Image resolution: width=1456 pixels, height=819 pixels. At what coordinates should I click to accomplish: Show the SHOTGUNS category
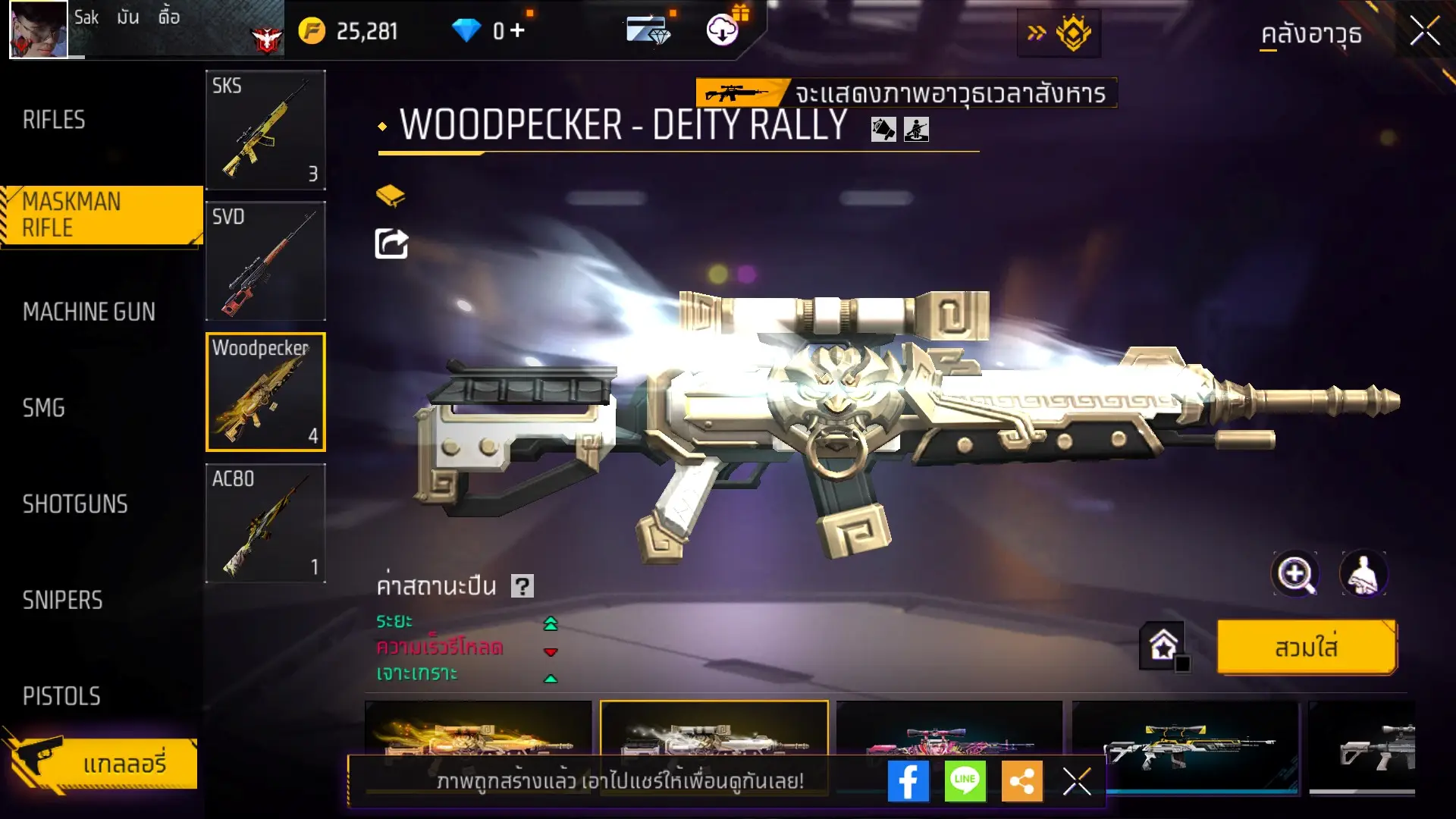(75, 504)
